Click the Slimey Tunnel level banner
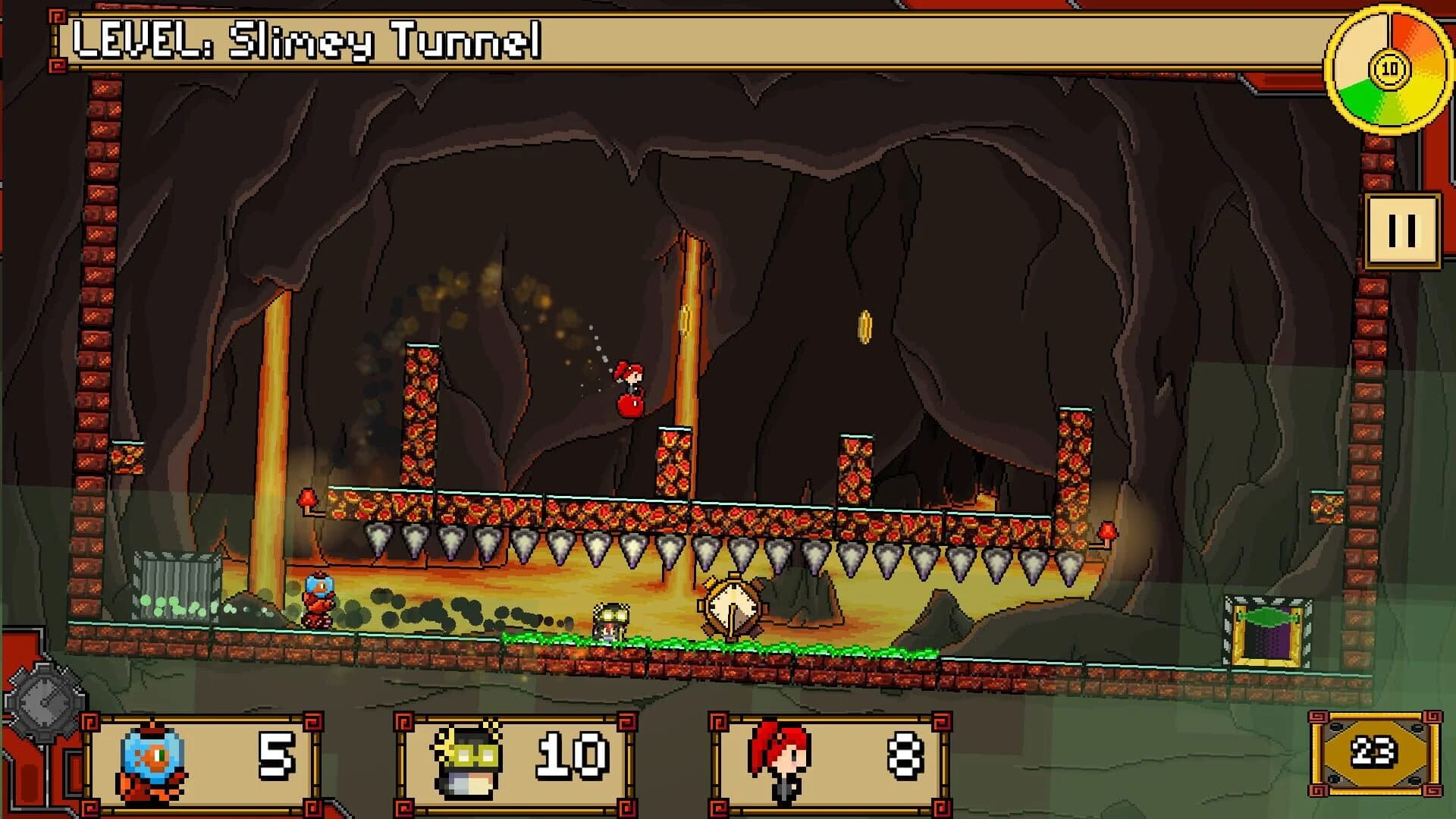 303,42
